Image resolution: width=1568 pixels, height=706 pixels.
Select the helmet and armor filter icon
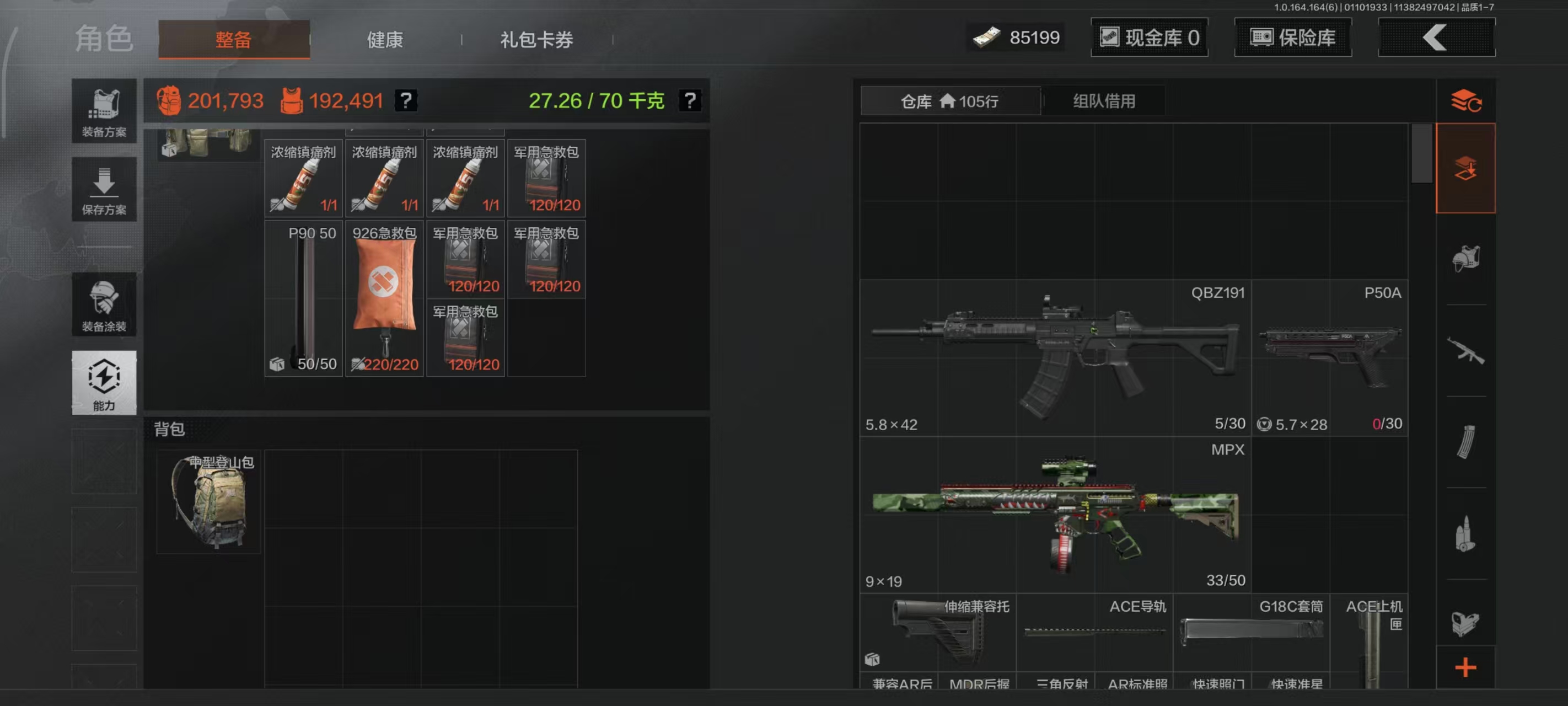[x=1467, y=256]
